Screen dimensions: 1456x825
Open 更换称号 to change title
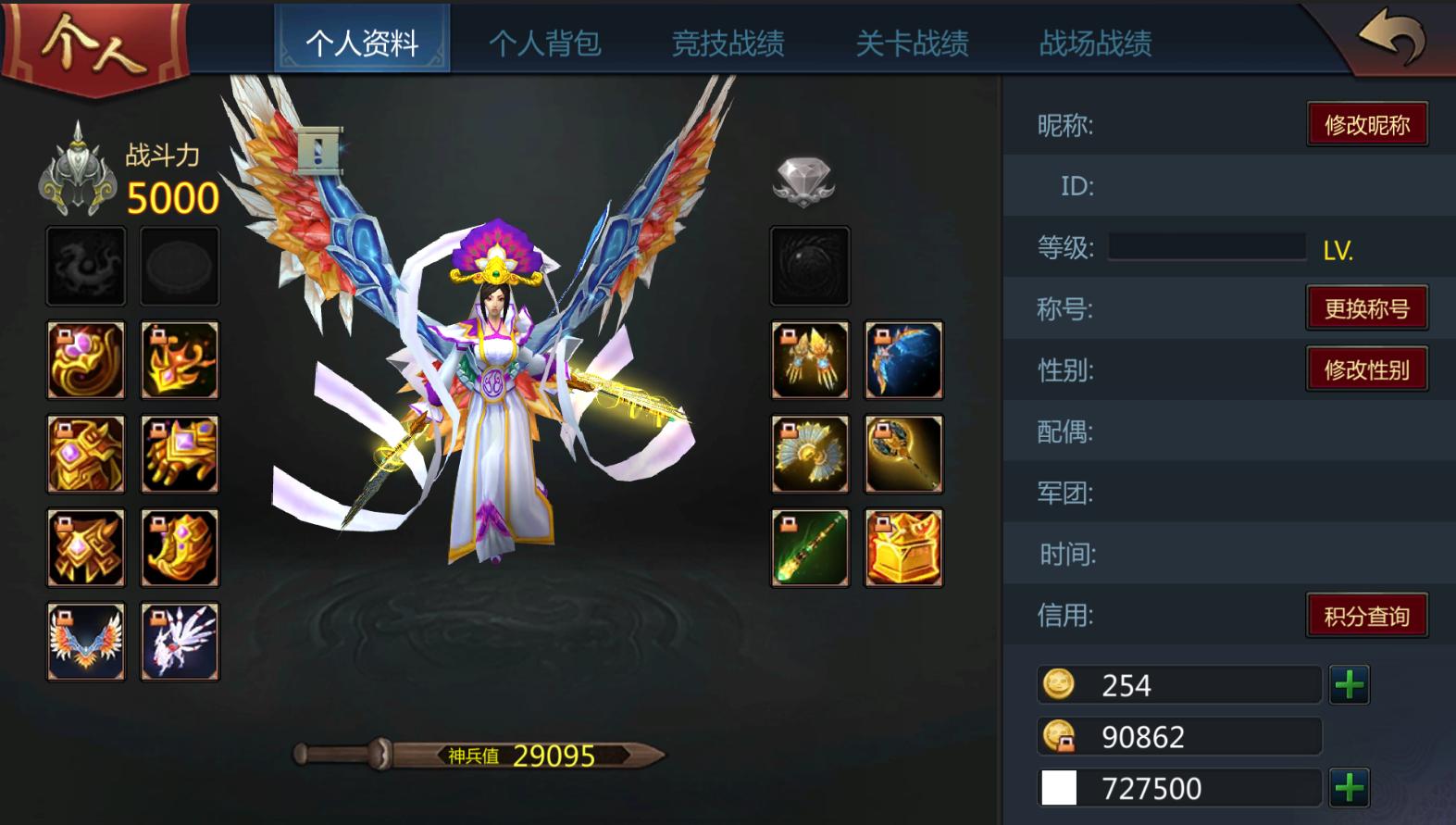[1366, 308]
